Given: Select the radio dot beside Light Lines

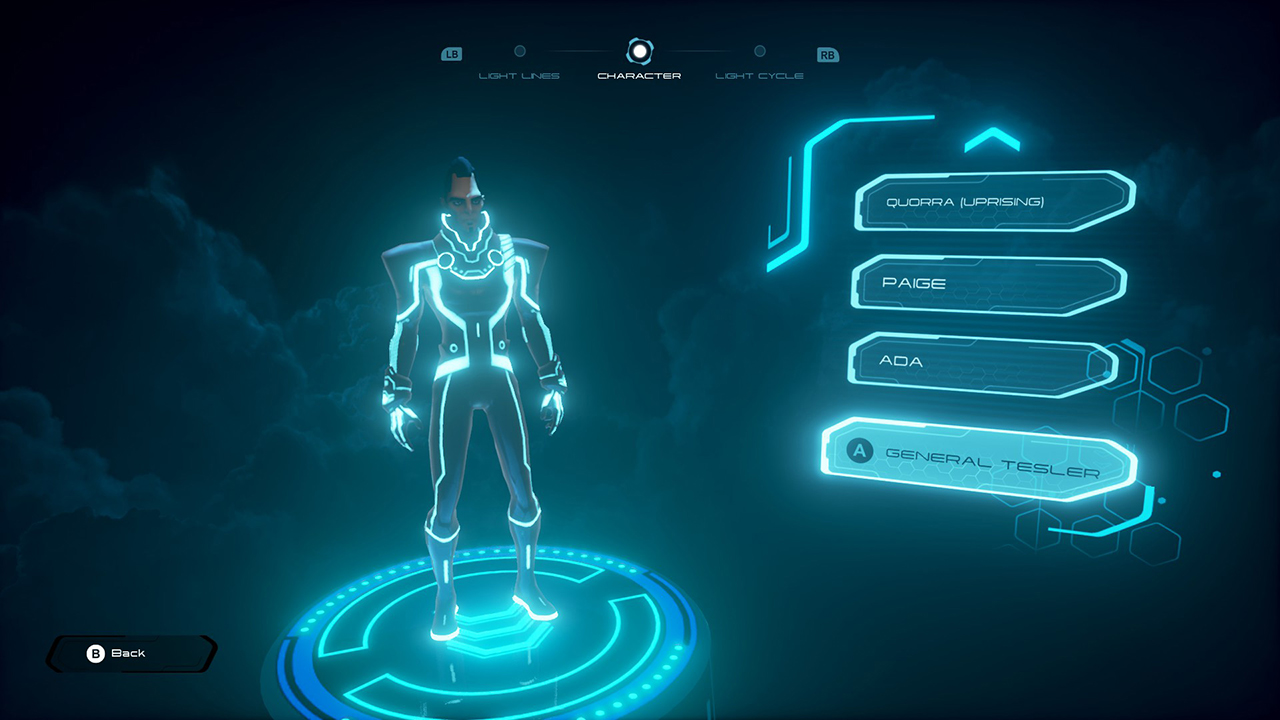Looking at the screenshot, I should coord(520,53).
